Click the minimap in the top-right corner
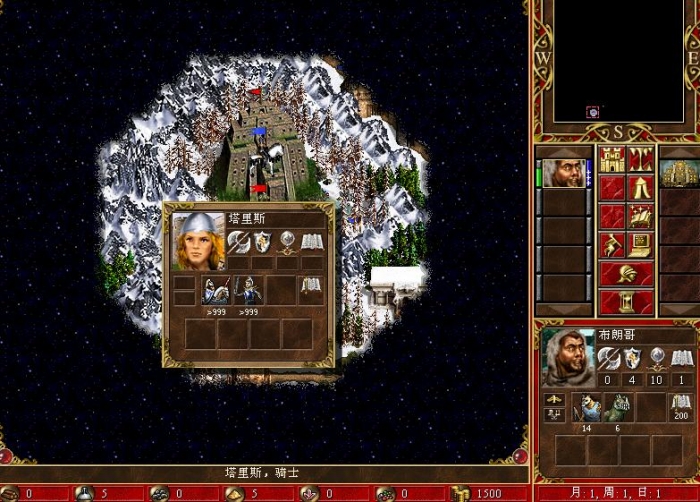This screenshot has width=700, height=502. [x=617, y=62]
